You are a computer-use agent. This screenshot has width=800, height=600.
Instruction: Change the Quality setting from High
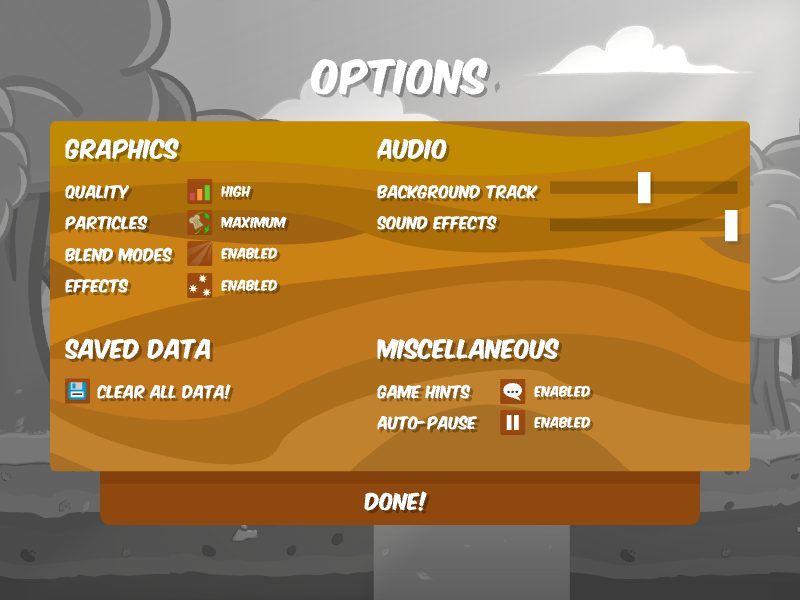[x=236, y=192]
